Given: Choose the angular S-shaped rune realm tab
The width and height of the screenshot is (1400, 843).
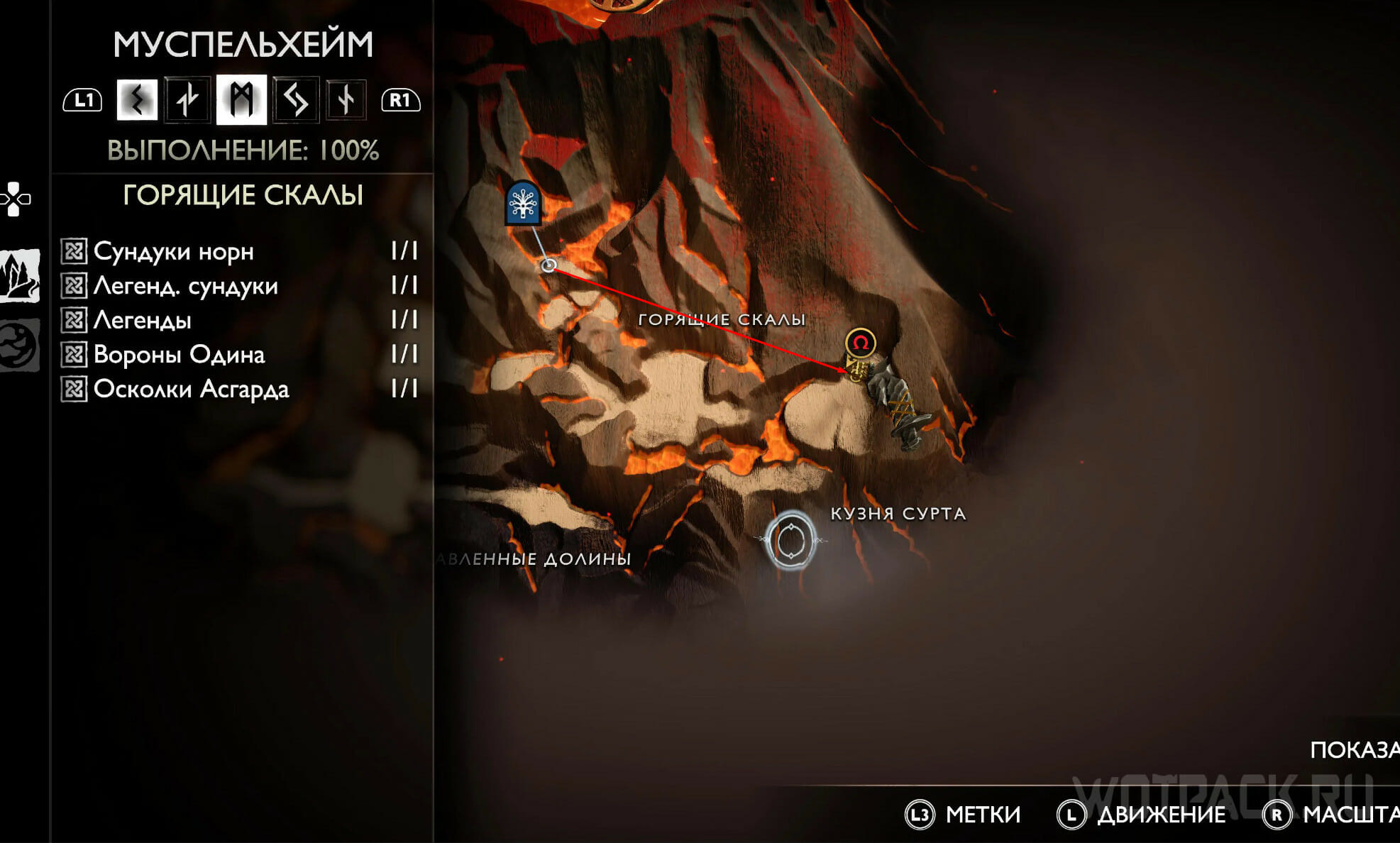Looking at the screenshot, I should click(295, 99).
